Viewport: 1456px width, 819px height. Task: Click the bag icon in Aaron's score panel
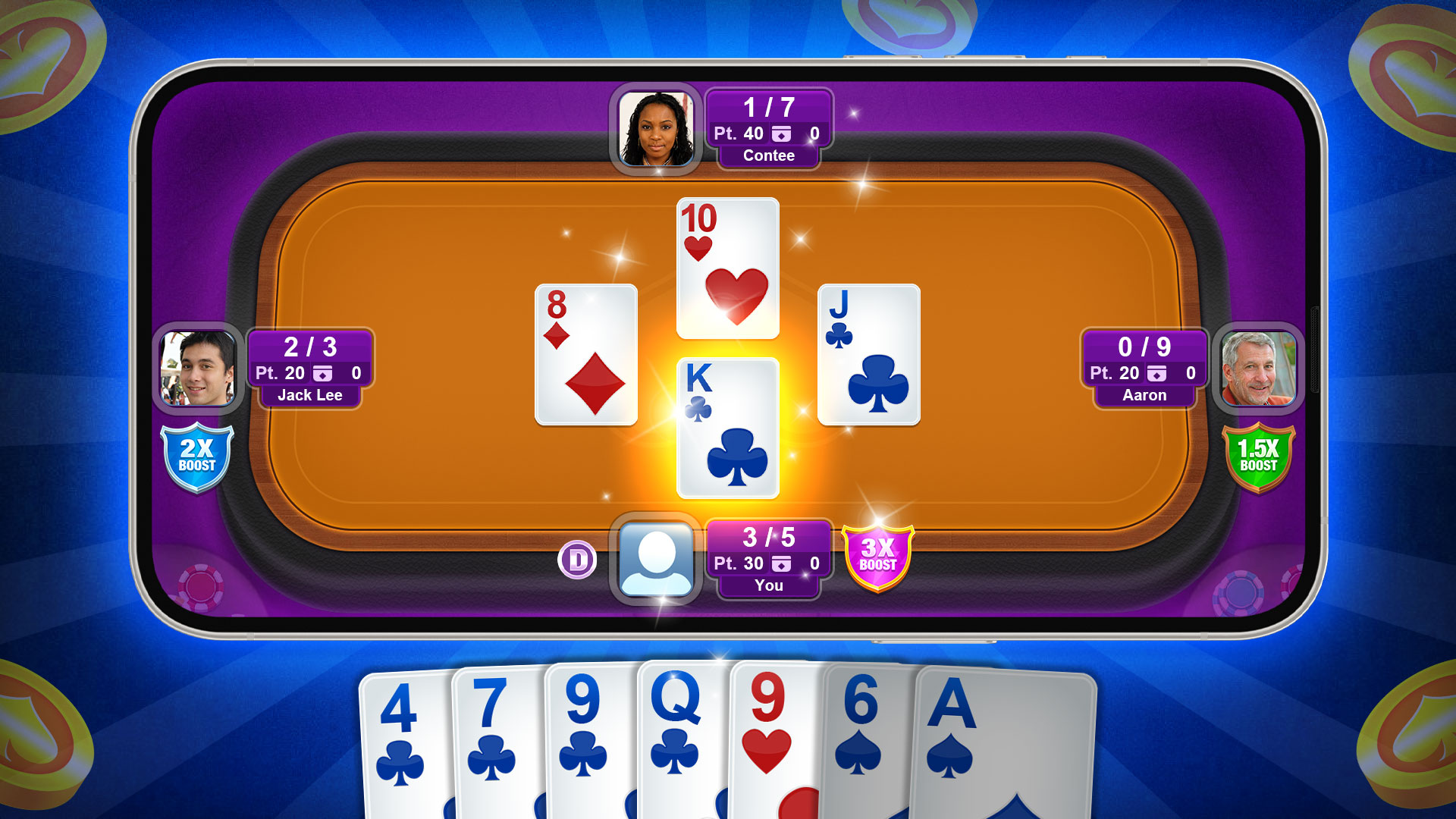1157,373
